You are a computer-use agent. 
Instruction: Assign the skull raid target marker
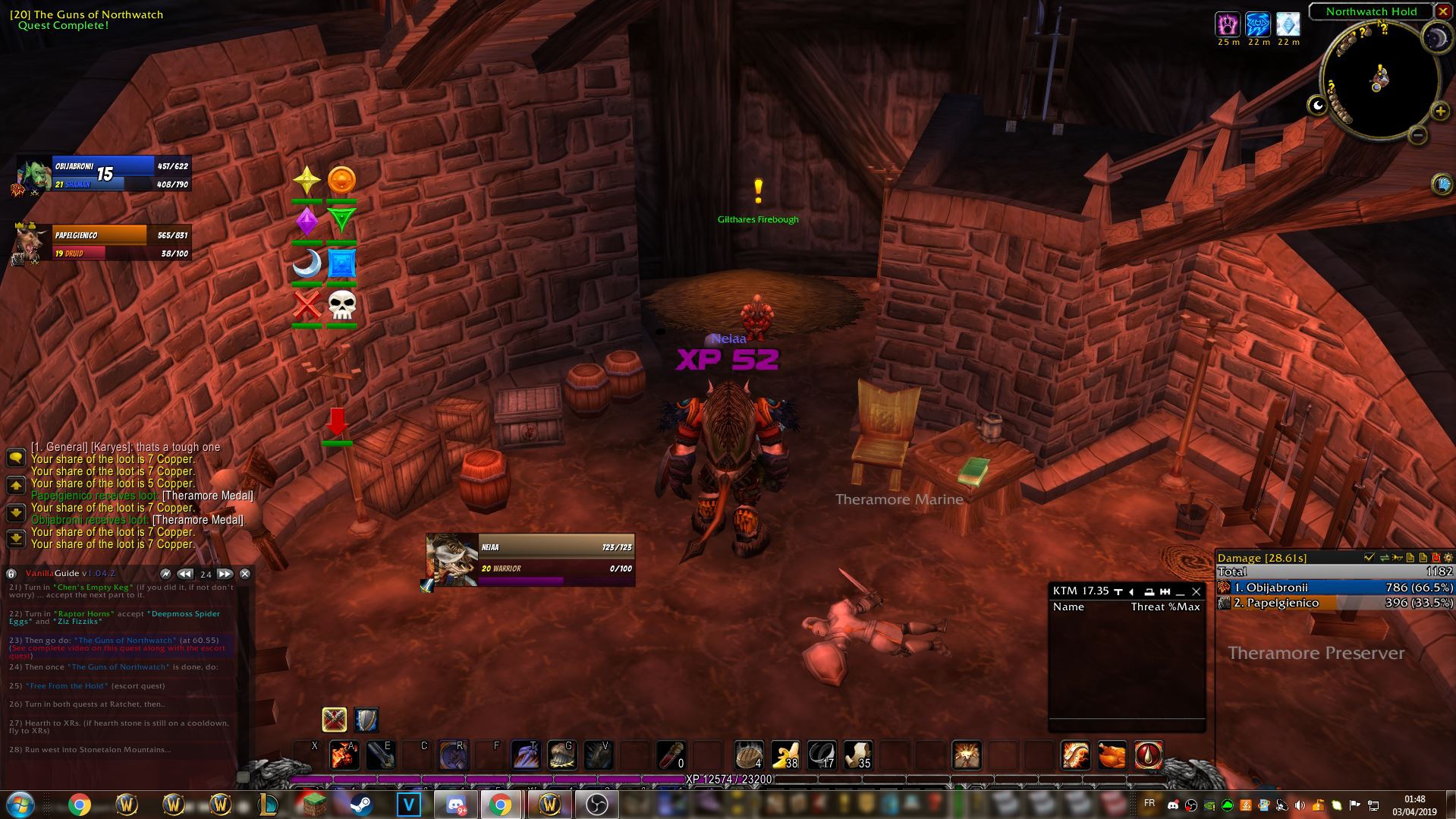(341, 305)
